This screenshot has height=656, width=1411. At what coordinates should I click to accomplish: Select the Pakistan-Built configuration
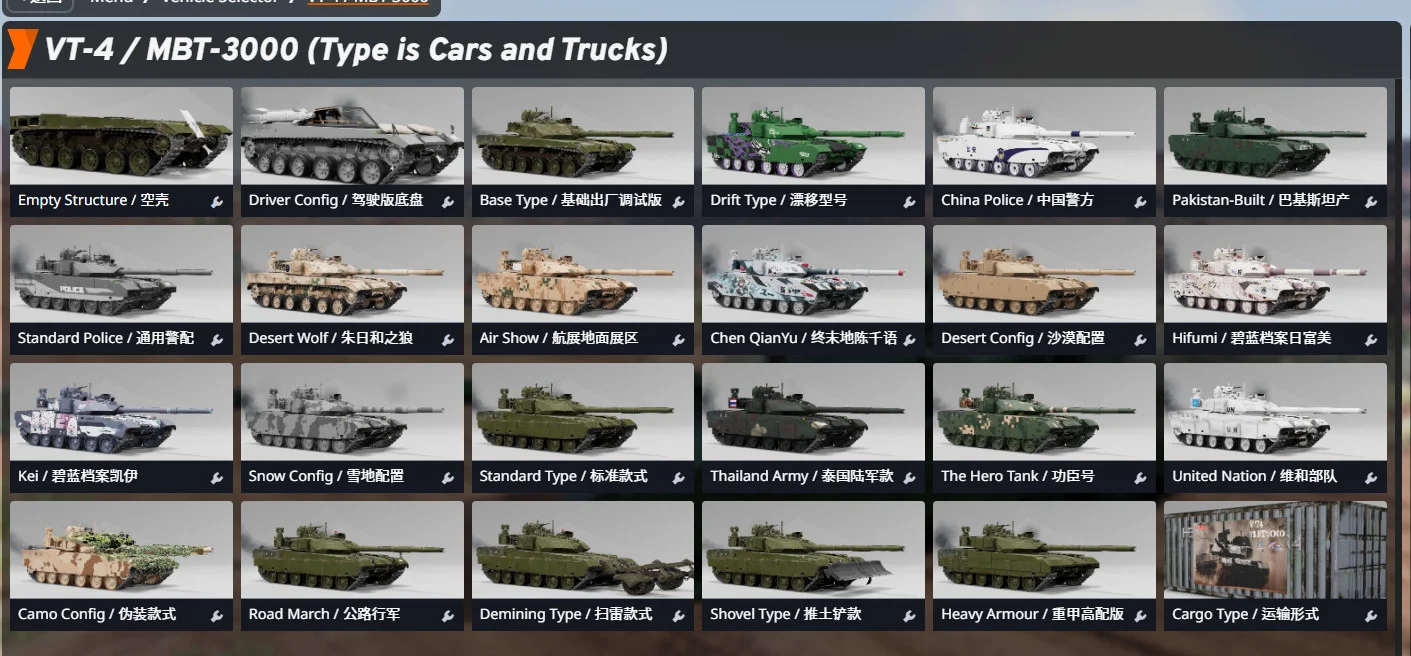[x=1275, y=138]
